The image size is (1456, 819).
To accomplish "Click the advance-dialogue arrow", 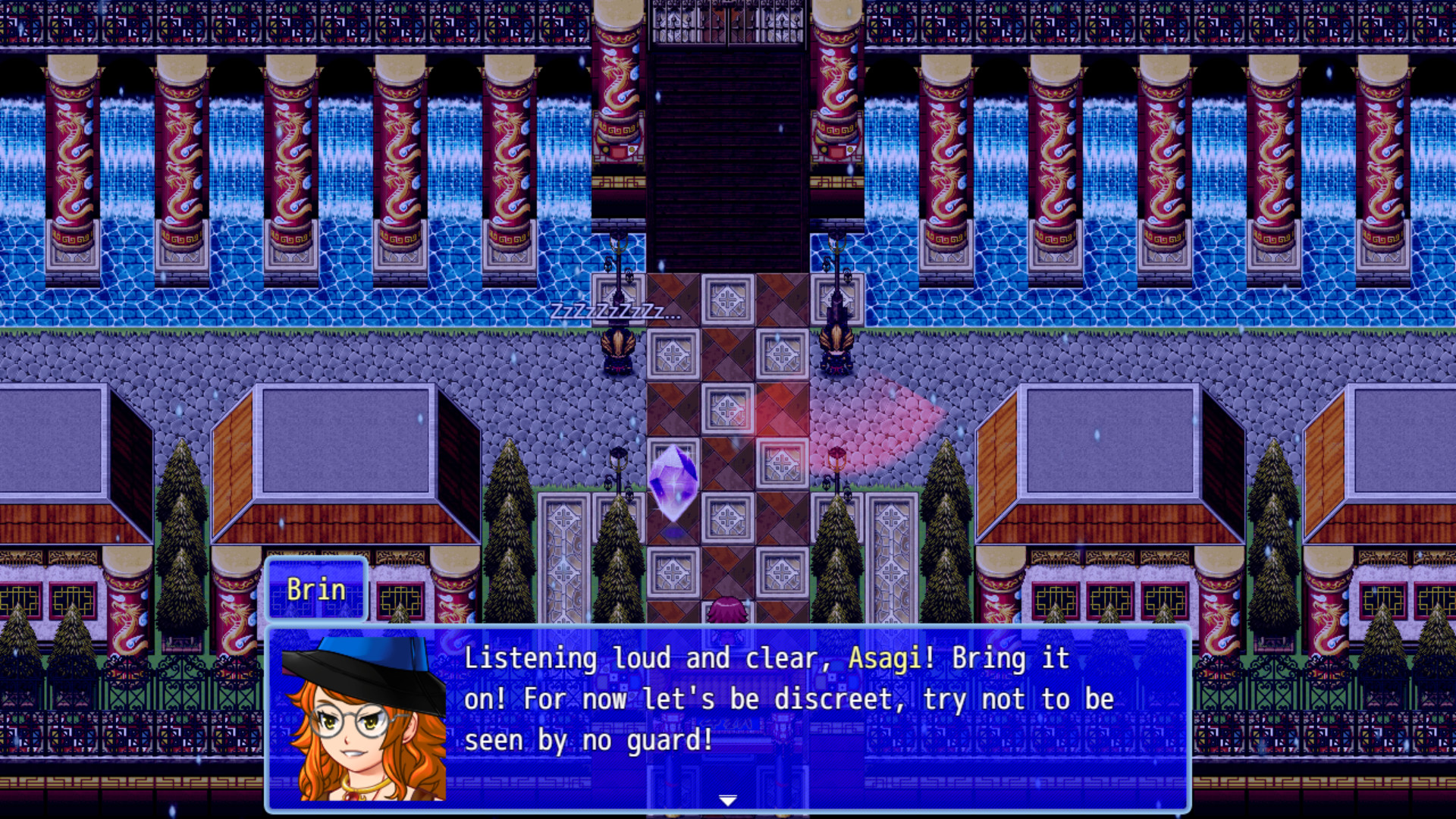I will (x=727, y=799).
